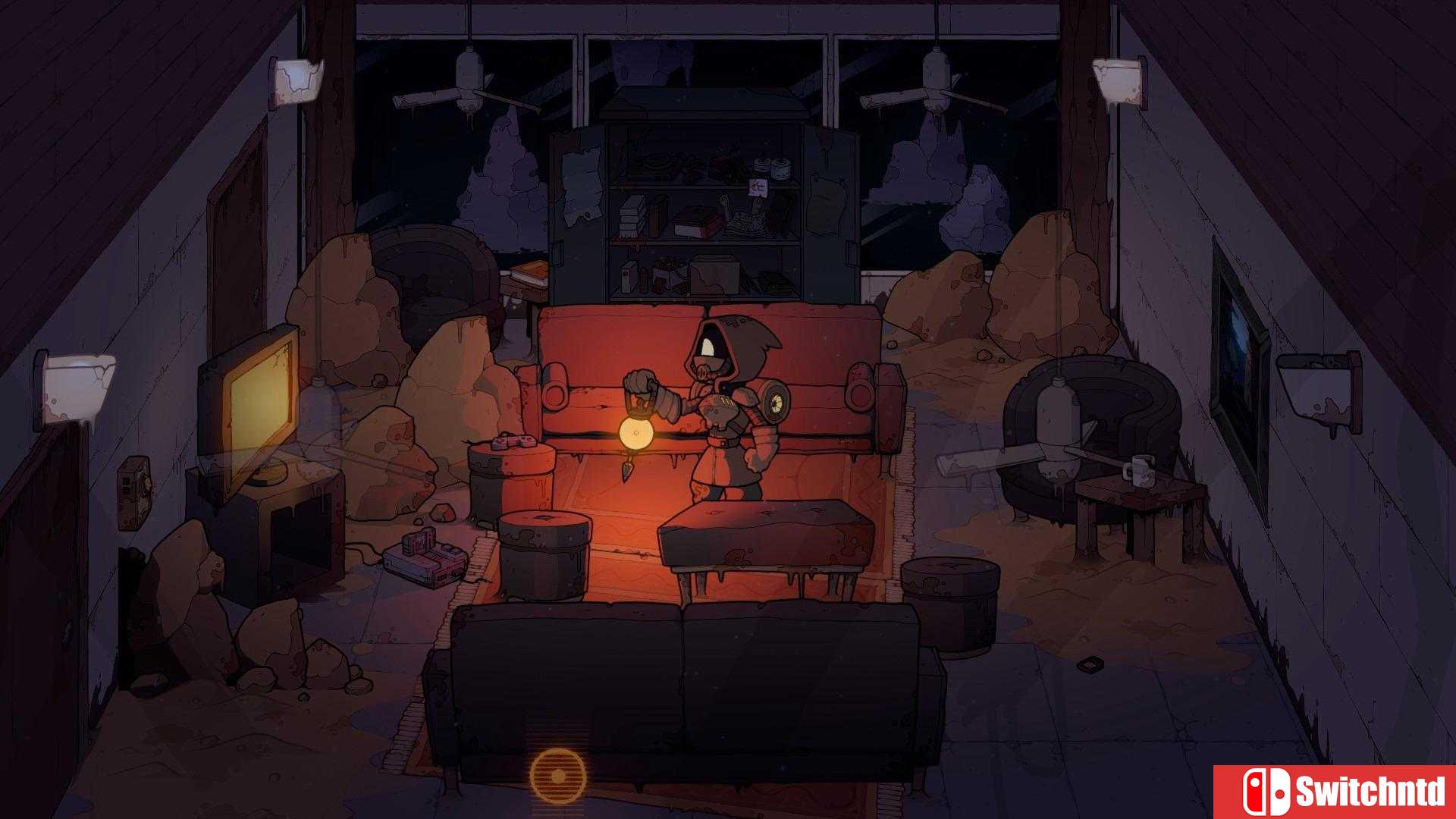Select the glowing orange circular interaction marker
Screen dimensions: 1456x819
click(x=558, y=777)
